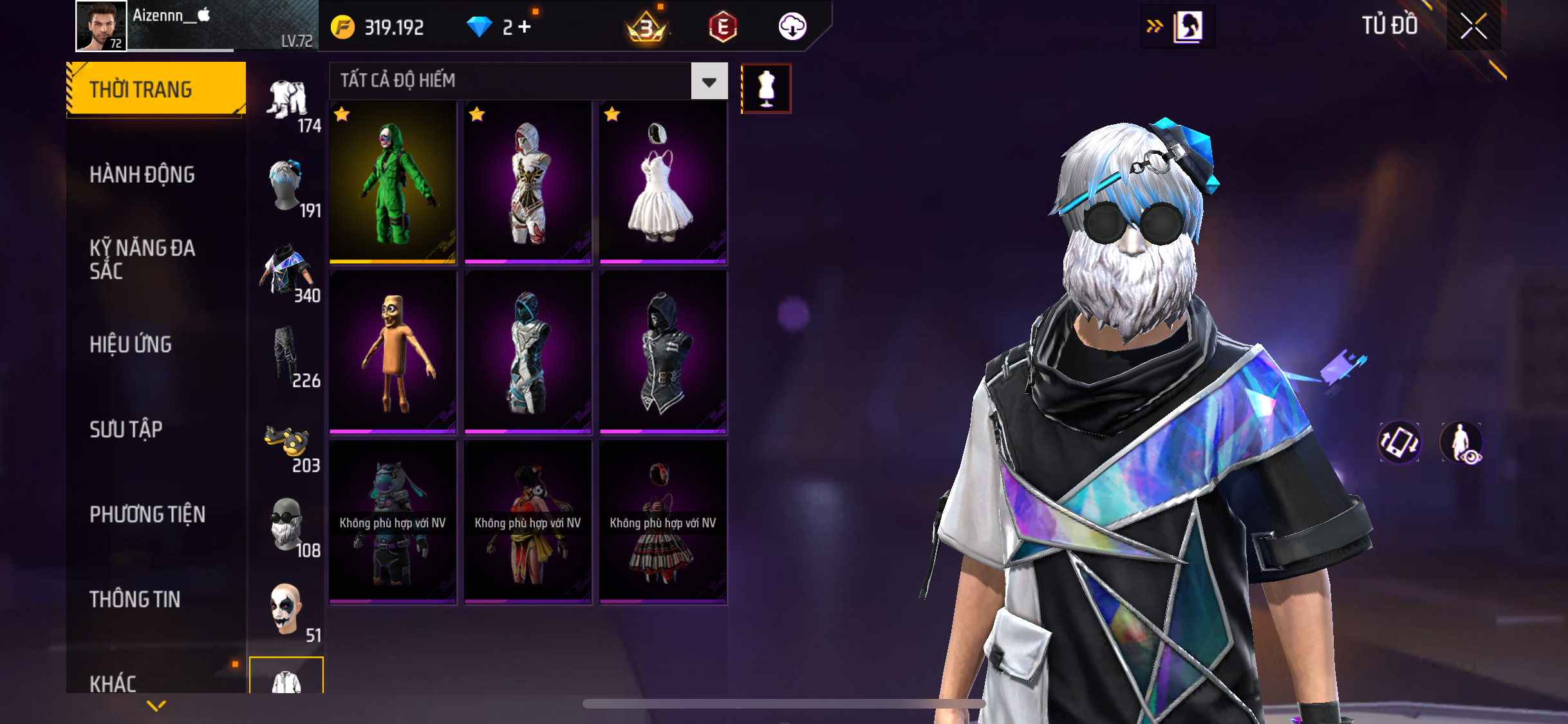Select the HIỆU ỨNG category
This screenshot has width=1568, height=724.
tap(131, 344)
